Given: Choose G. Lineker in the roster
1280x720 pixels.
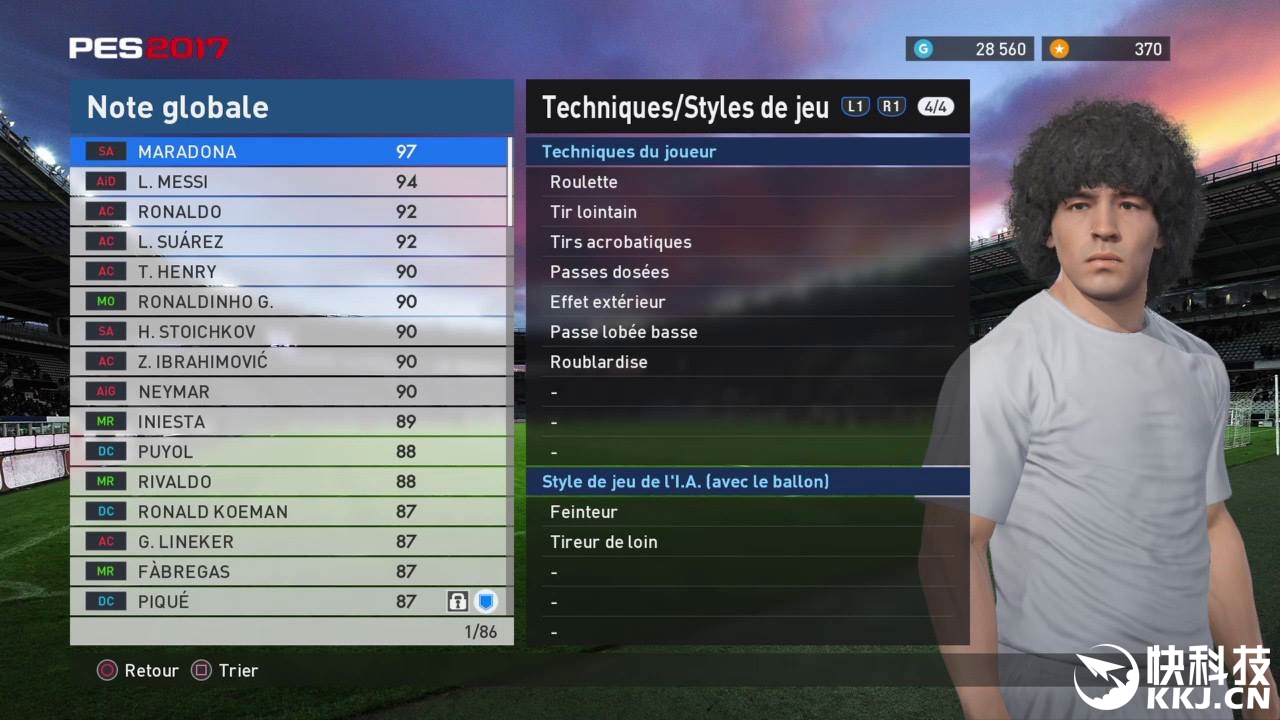Looking at the screenshot, I should [x=290, y=542].
